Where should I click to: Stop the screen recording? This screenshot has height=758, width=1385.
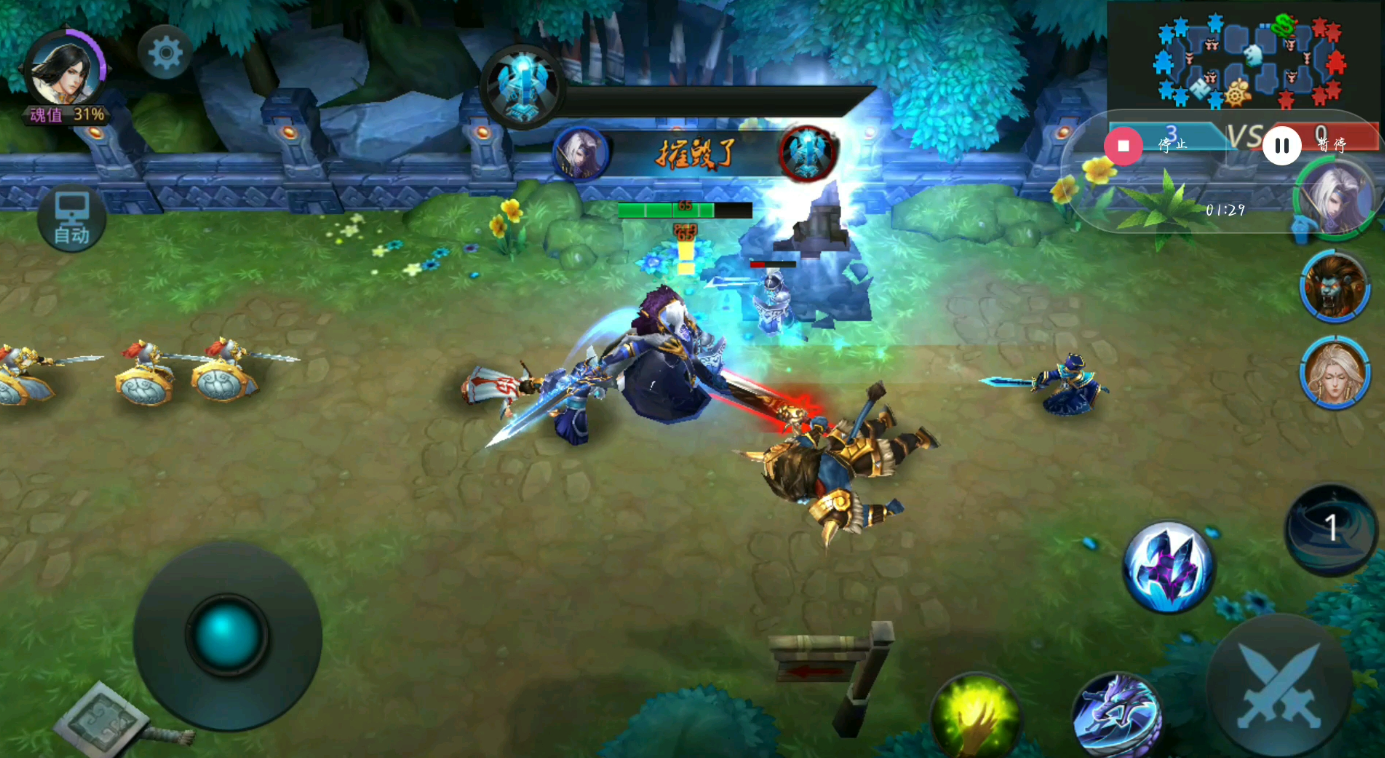click(x=1123, y=146)
